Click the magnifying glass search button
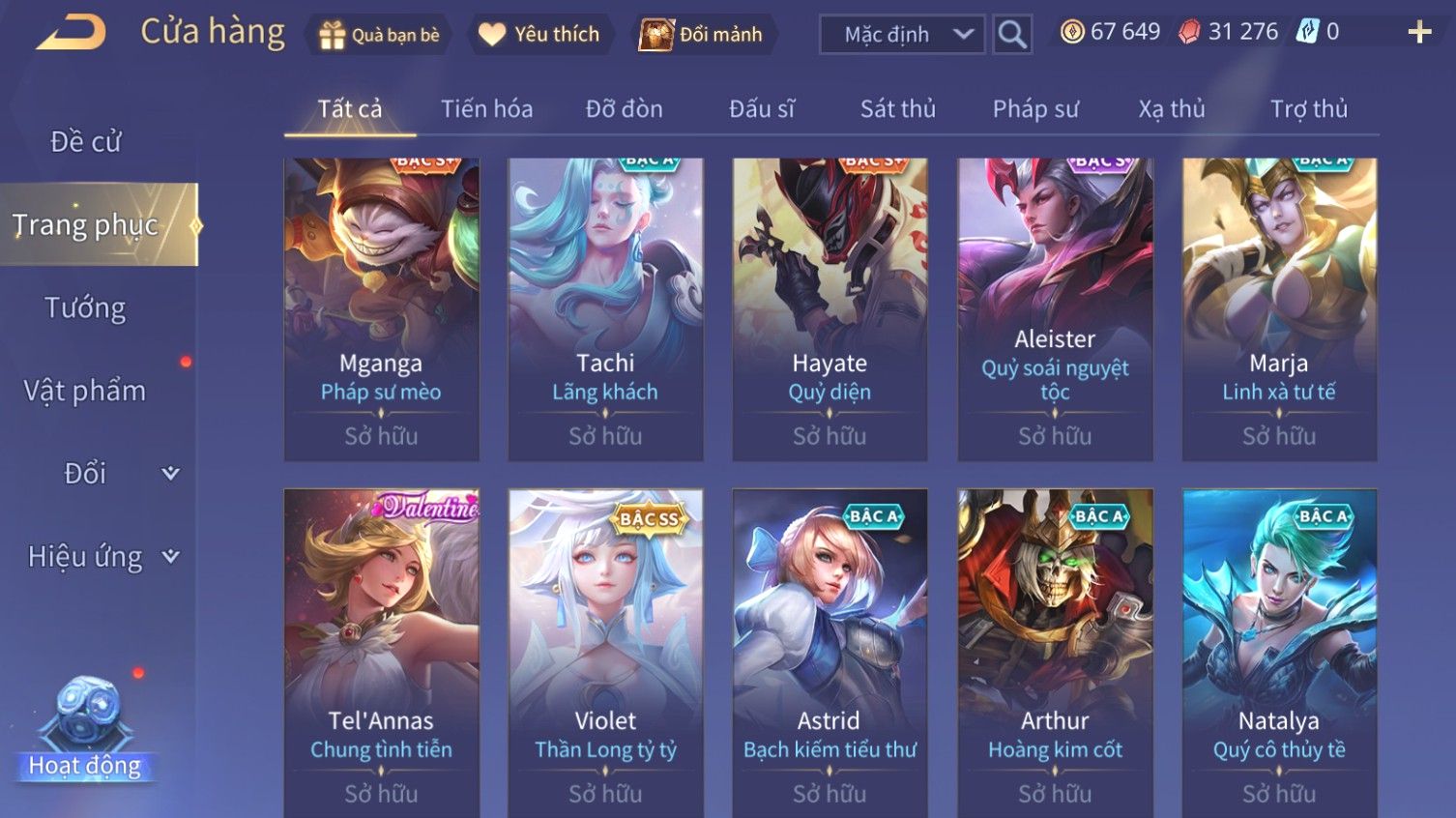Screen dimensions: 1456x818 point(1012,35)
